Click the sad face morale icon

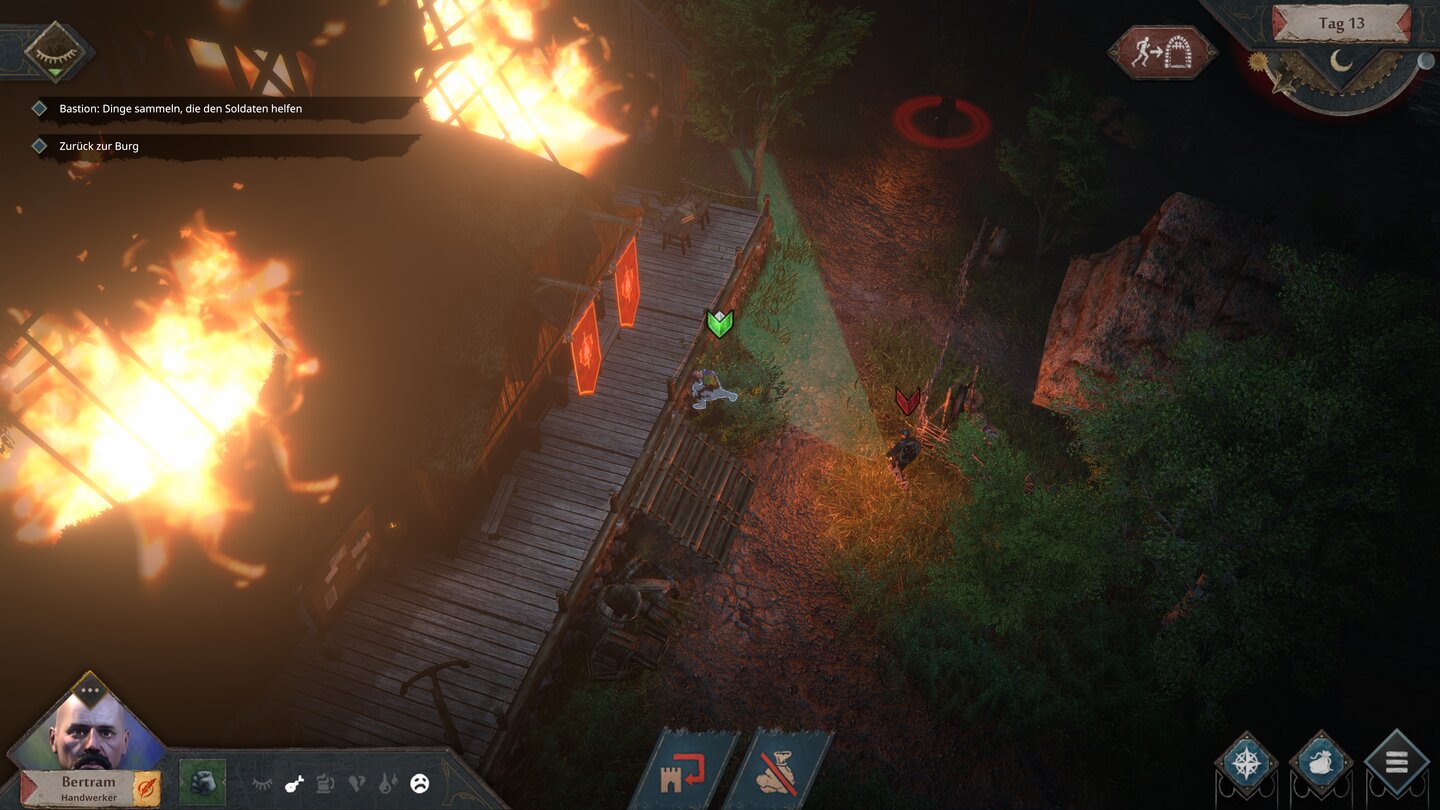pyautogui.click(x=420, y=785)
